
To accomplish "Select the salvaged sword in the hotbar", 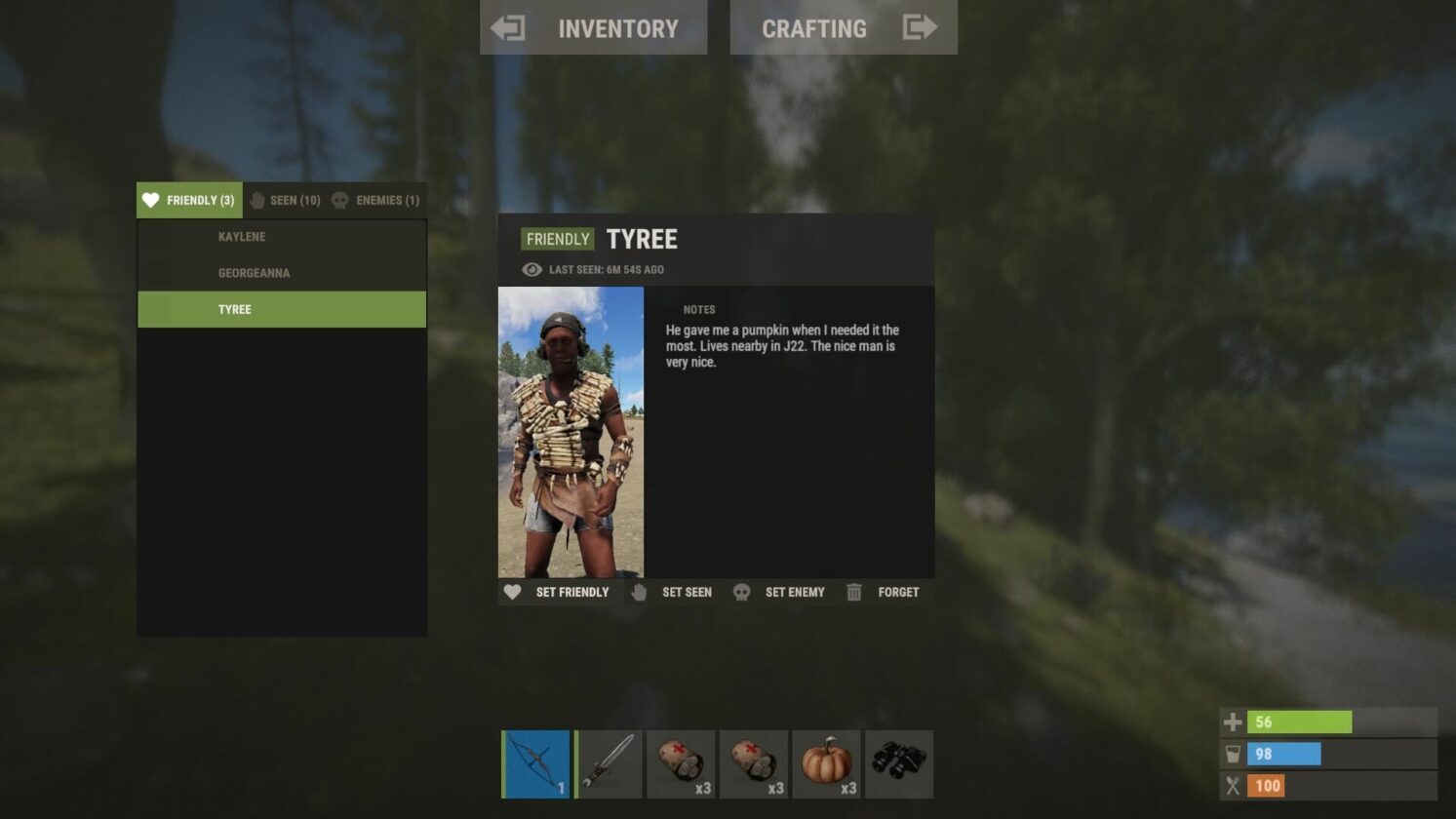I will [x=608, y=764].
